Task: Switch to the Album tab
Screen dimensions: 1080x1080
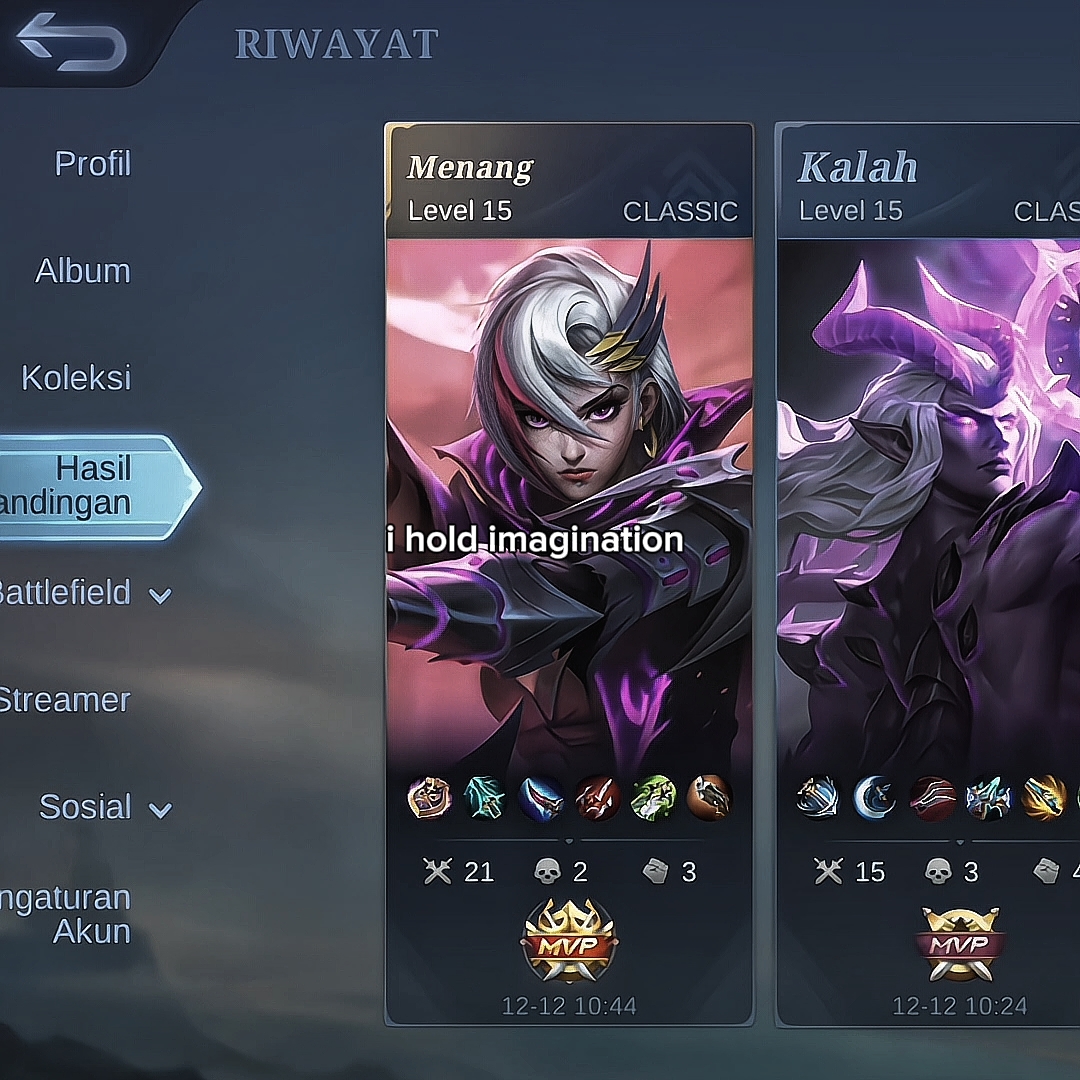Action: (x=83, y=271)
